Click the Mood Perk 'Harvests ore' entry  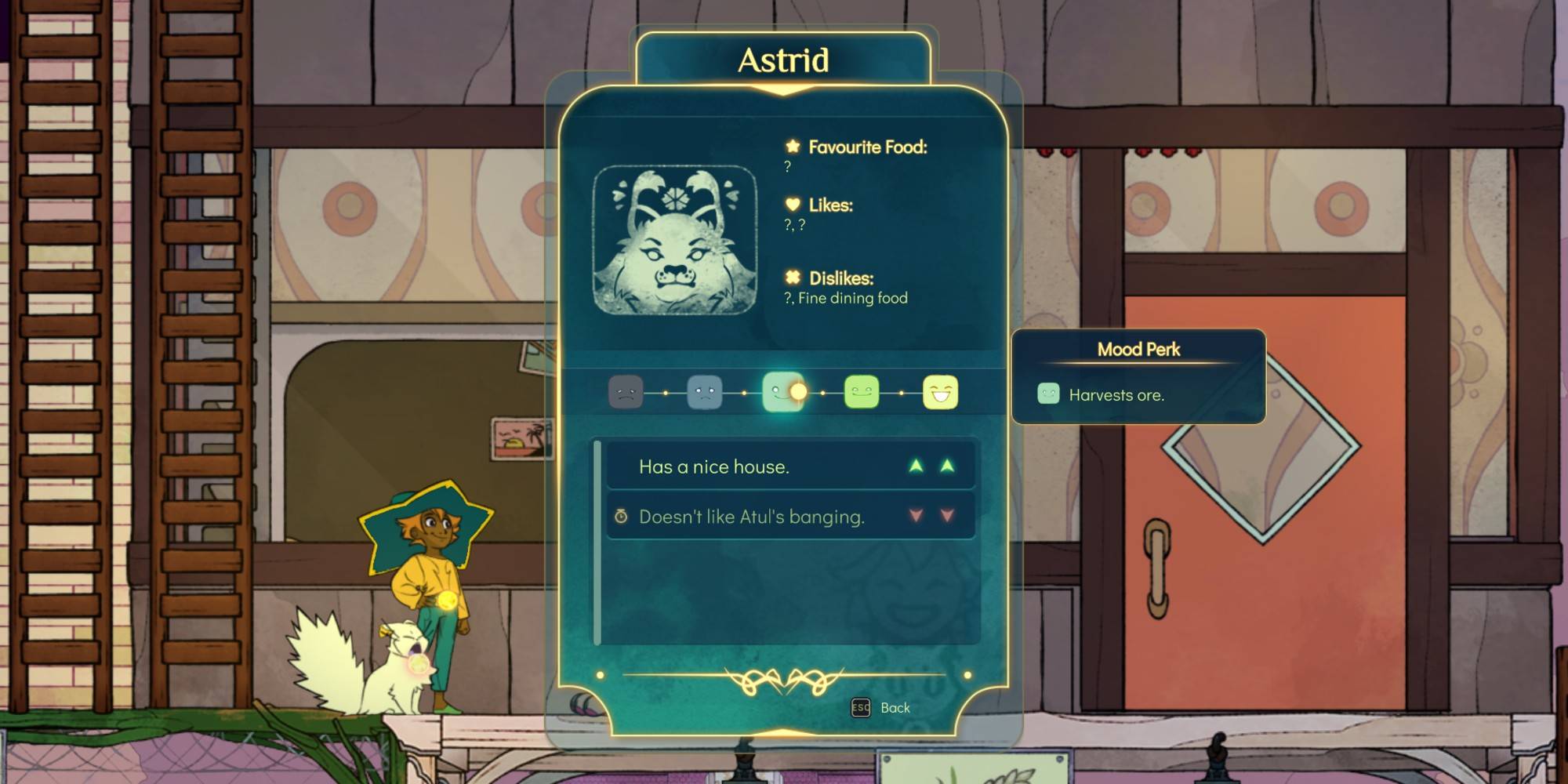[1116, 395]
